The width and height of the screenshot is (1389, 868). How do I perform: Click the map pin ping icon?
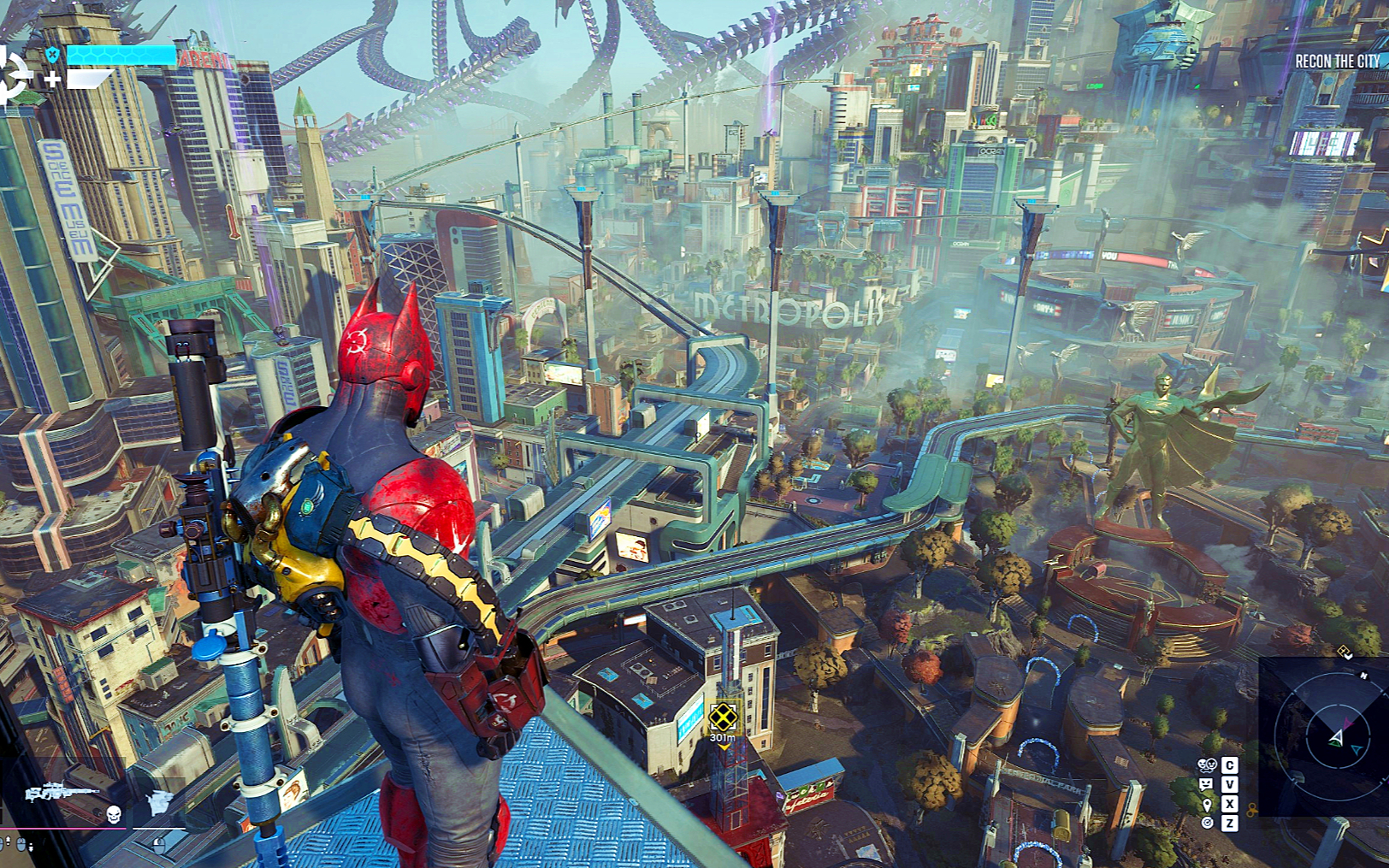point(1207,804)
